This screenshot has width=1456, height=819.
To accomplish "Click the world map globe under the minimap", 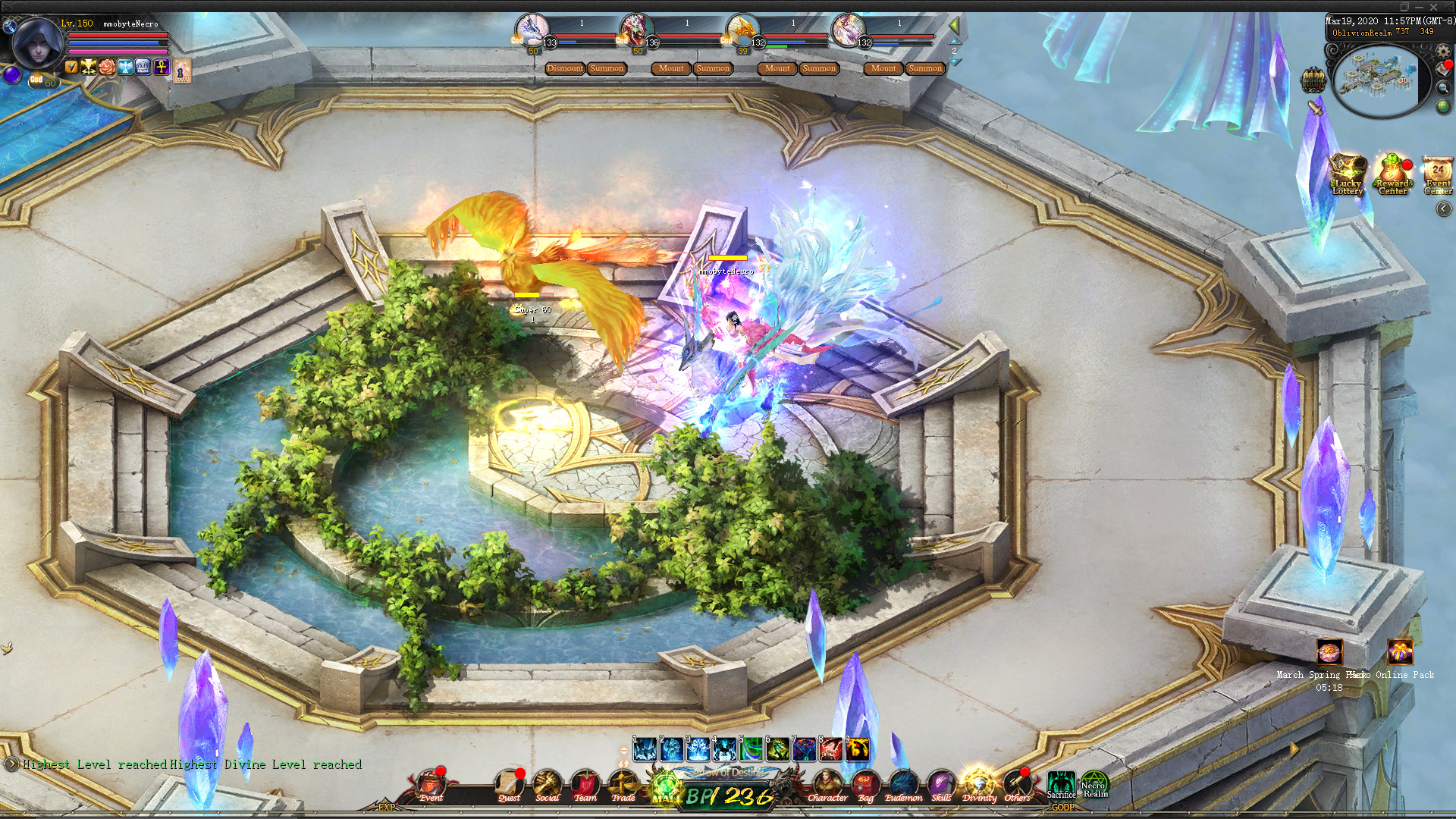I will (1443, 106).
